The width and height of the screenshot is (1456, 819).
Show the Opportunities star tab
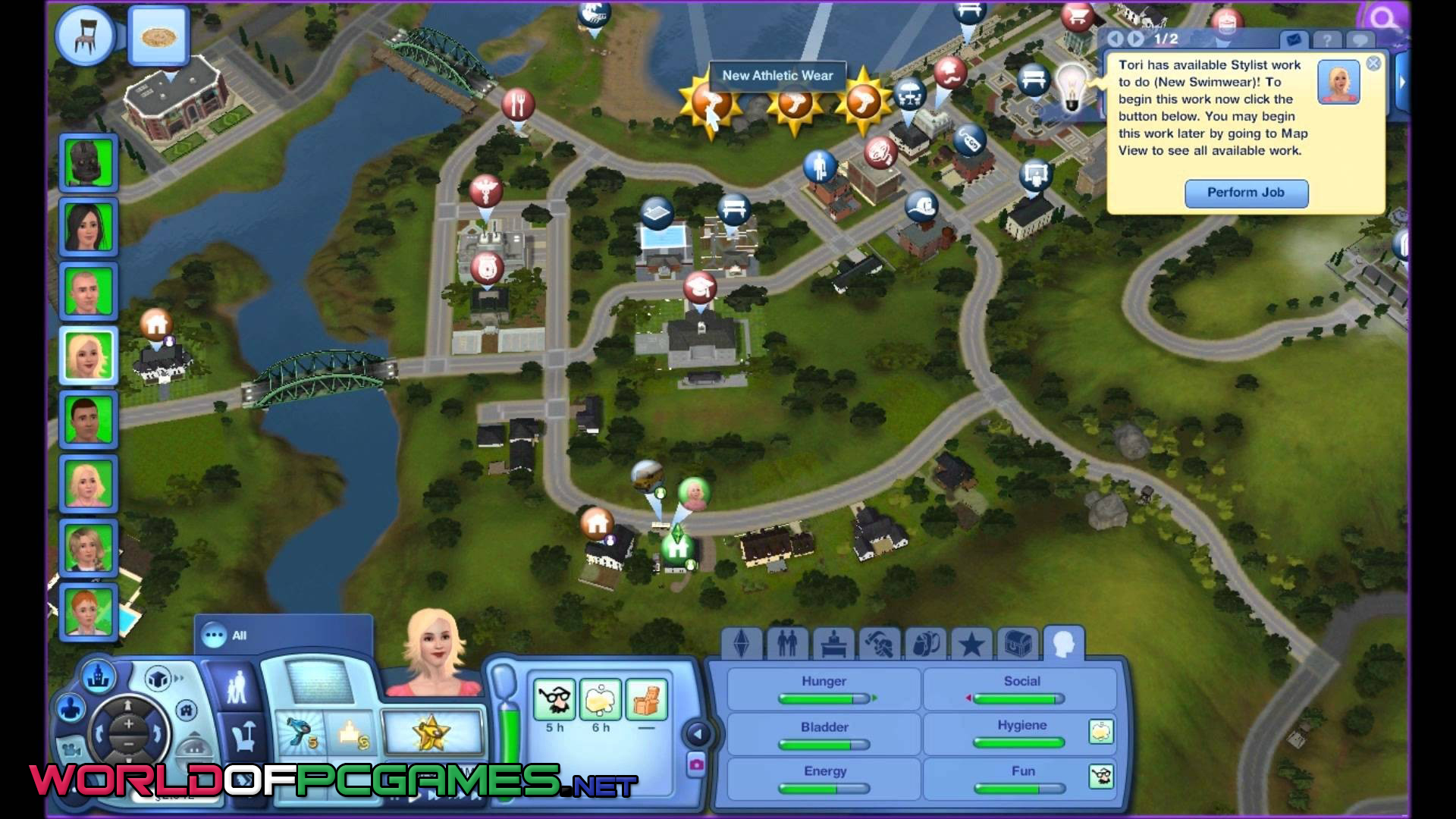[x=971, y=645]
